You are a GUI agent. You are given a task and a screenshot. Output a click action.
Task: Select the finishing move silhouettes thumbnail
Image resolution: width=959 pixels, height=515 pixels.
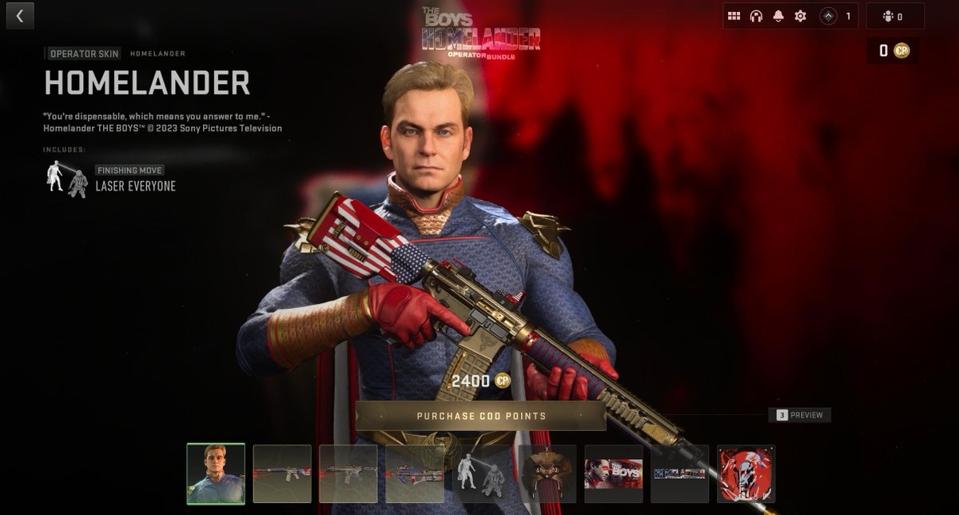(481, 474)
